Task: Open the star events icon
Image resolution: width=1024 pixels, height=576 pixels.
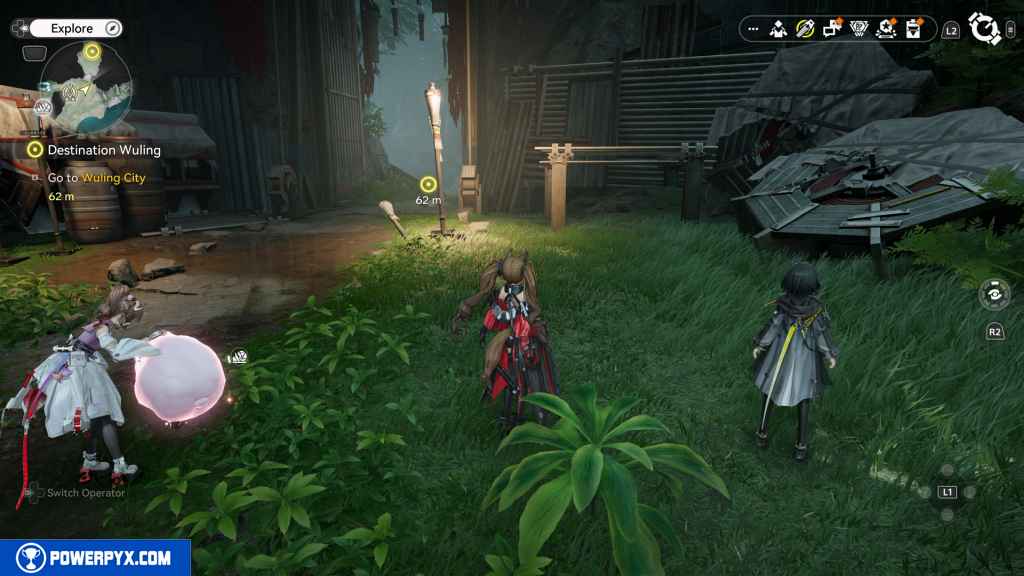Action: click(x=886, y=29)
